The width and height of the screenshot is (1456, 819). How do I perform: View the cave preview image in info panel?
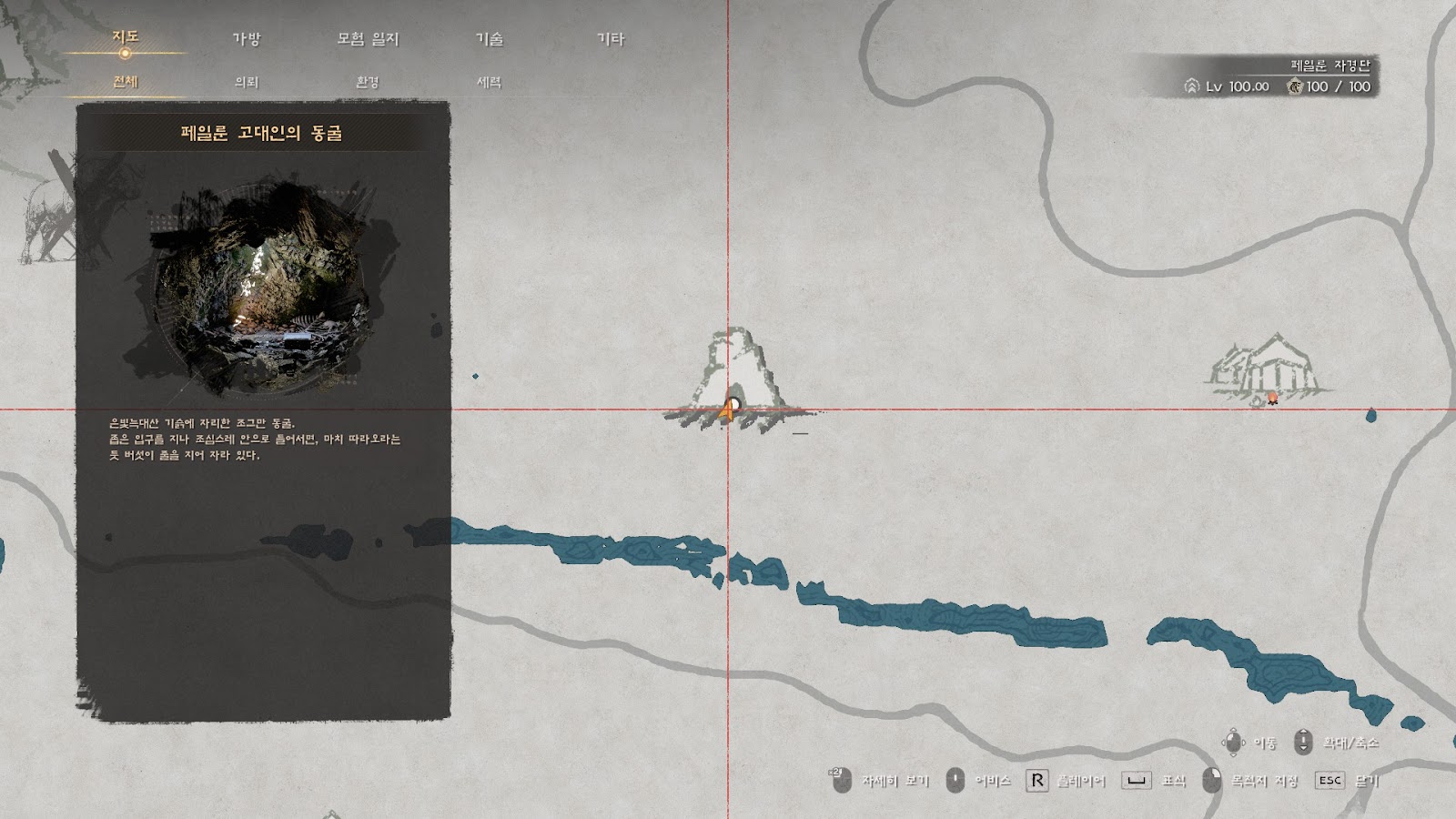[261, 289]
